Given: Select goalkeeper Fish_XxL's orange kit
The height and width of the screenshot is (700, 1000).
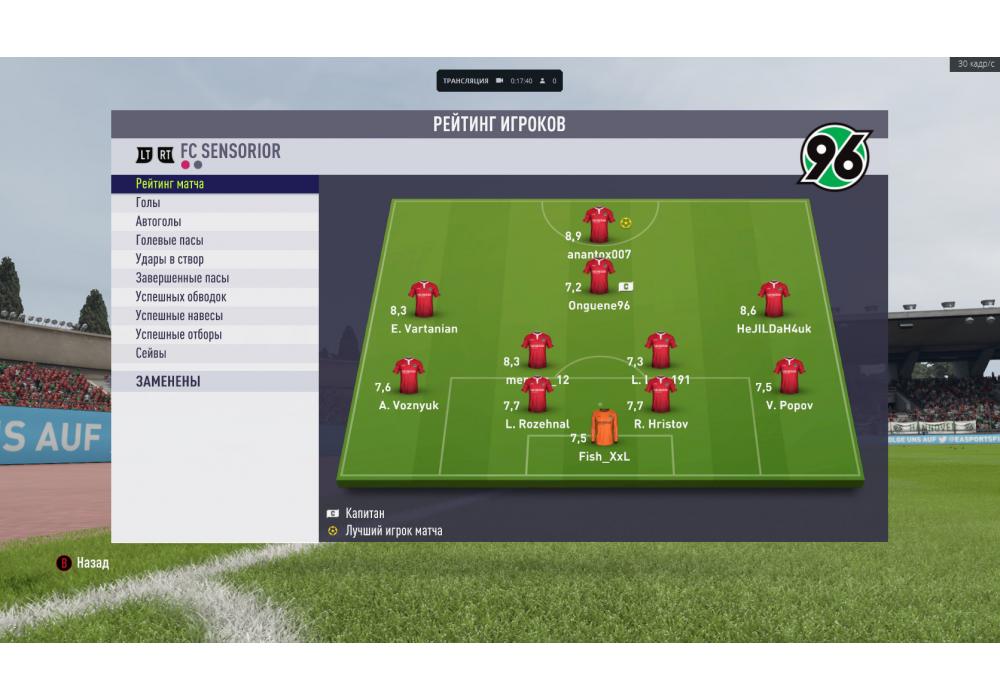Looking at the screenshot, I should (603, 427).
